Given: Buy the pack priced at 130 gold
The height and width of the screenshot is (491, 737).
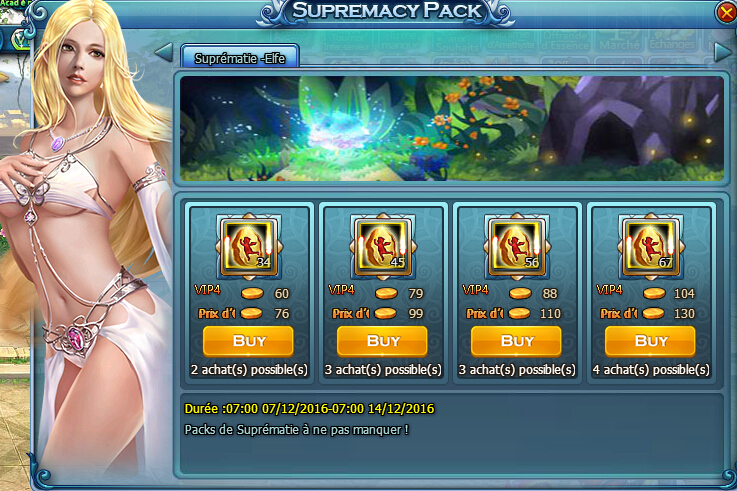Looking at the screenshot, I should [x=650, y=341].
